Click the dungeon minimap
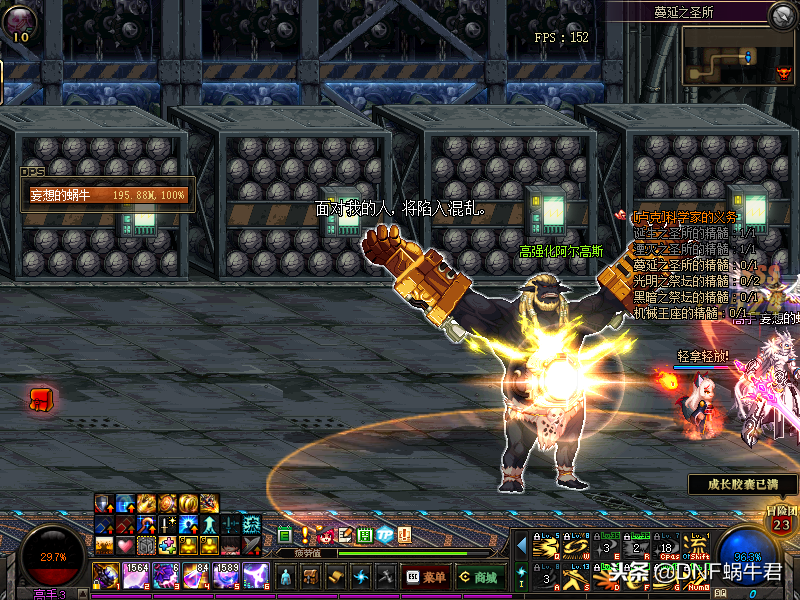Viewport: 800px width, 600px height. (738, 57)
